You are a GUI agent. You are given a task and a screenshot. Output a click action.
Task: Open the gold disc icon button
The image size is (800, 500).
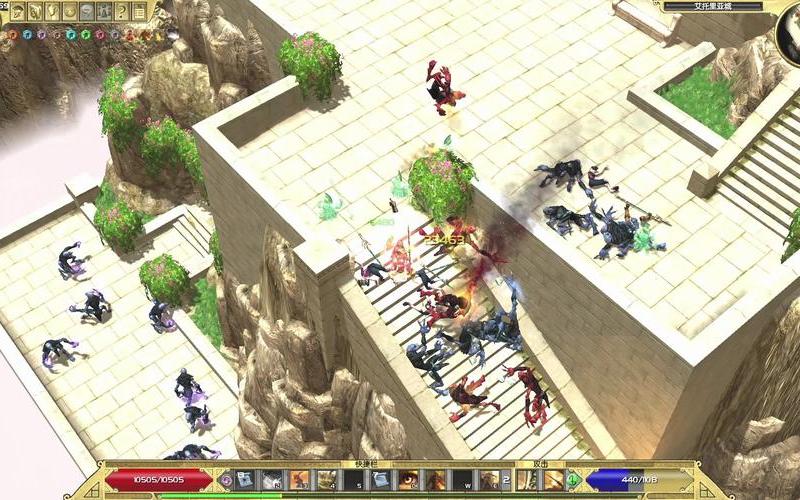[x=70, y=11]
